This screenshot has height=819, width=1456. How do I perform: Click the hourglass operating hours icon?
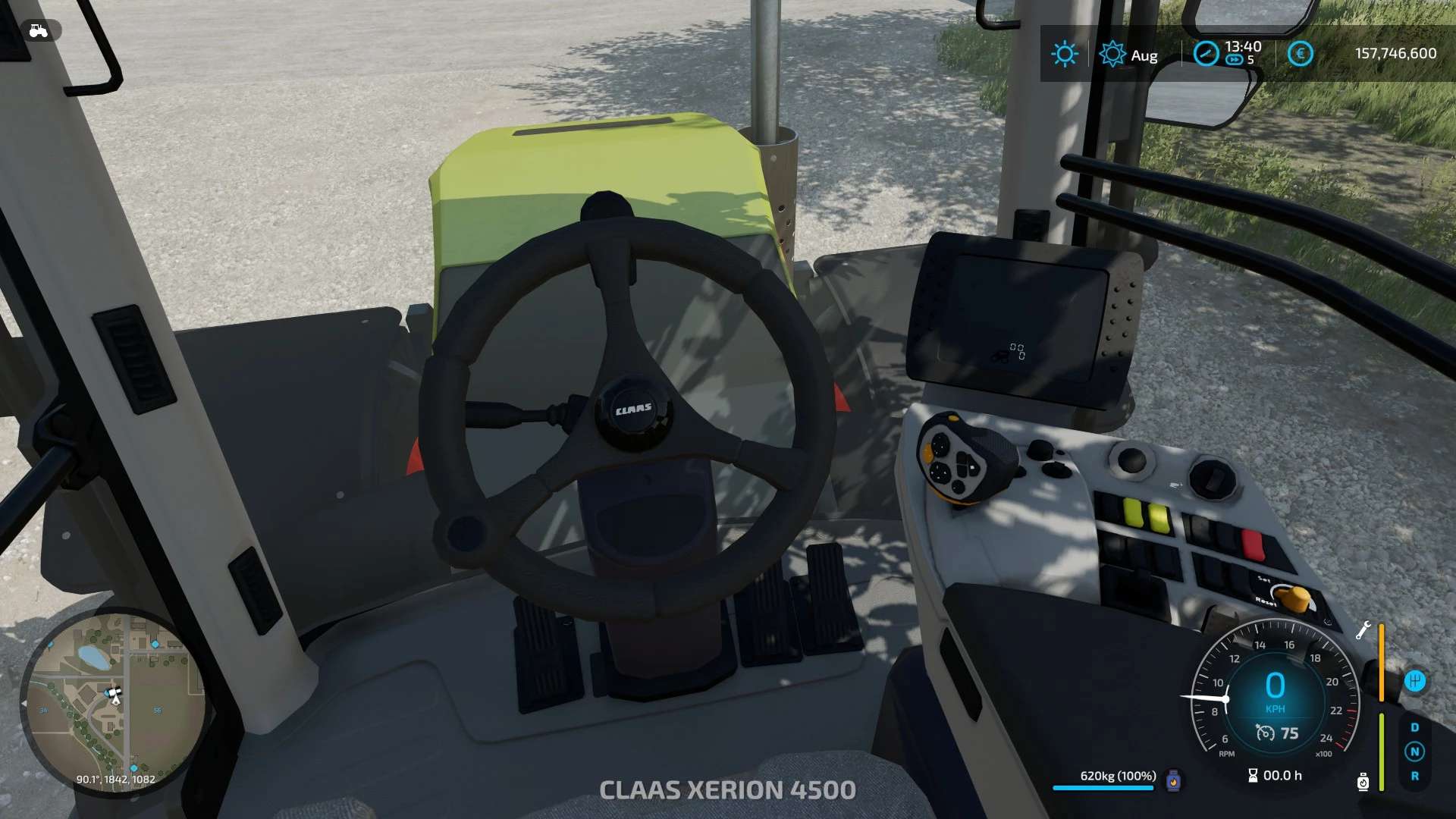(x=1253, y=775)
